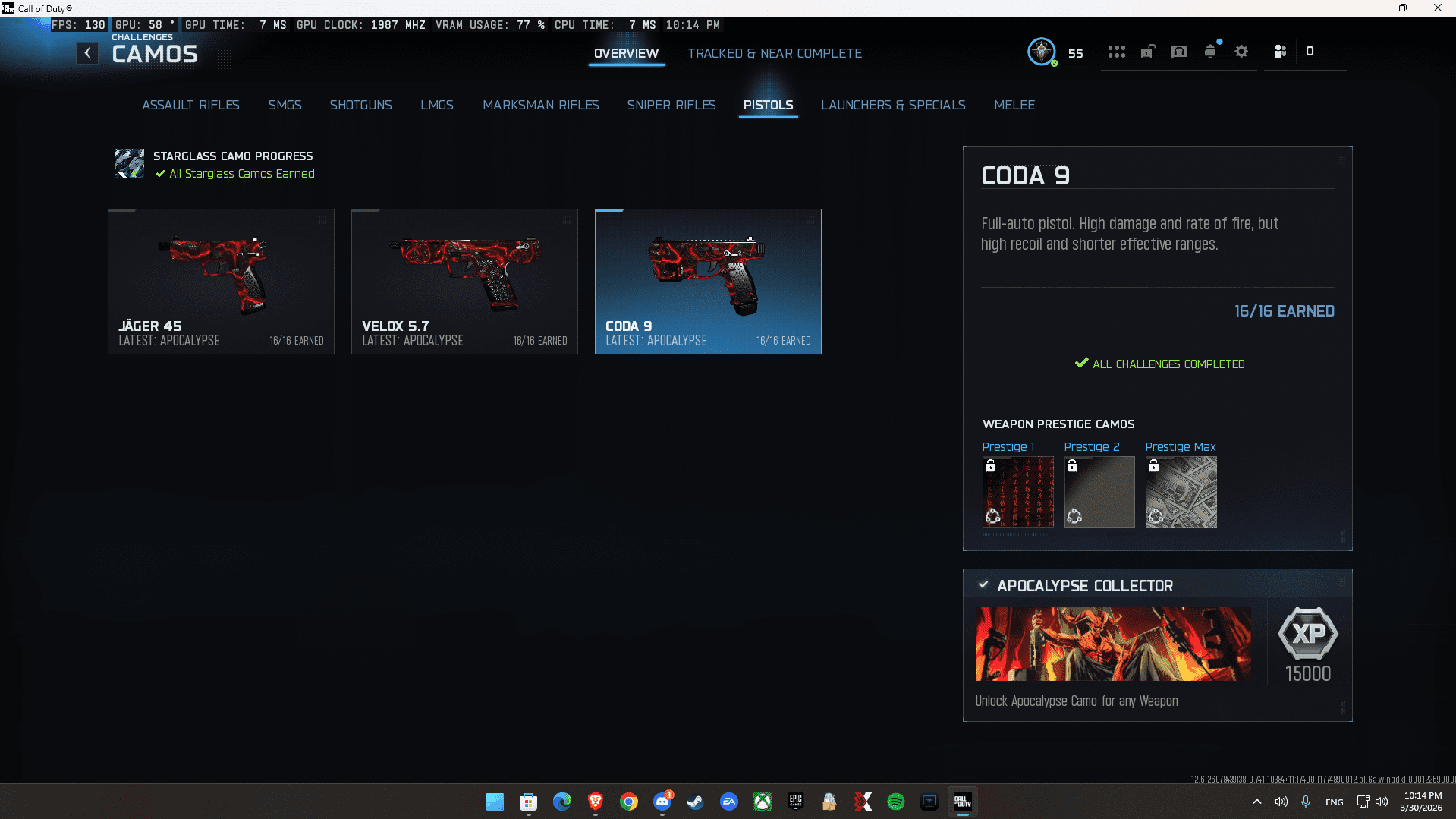Screen dimensions: 1456x819
Task: Go back with the arrow button
Action: point(87,52)
